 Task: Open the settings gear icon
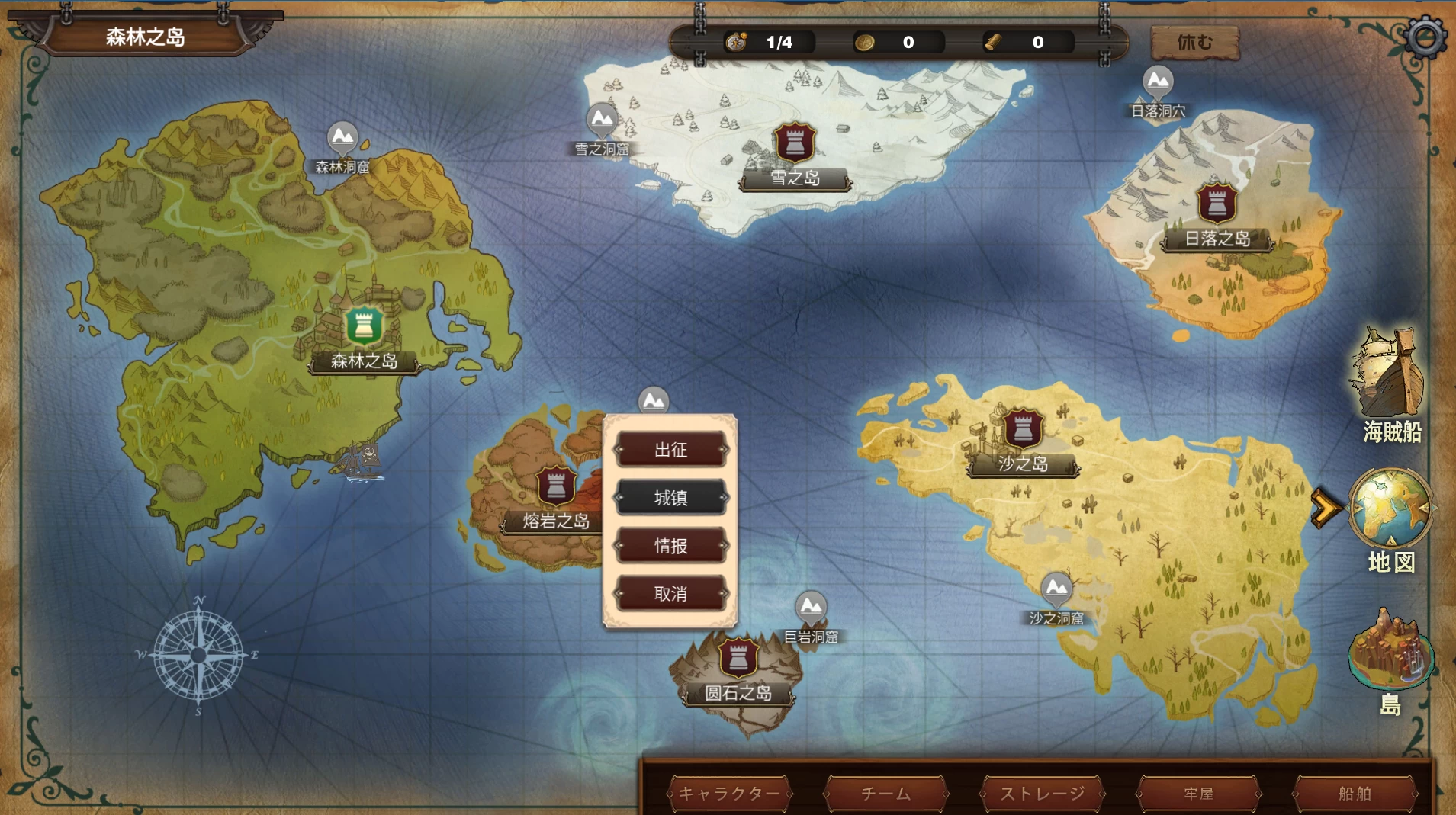coord(1425,35)
